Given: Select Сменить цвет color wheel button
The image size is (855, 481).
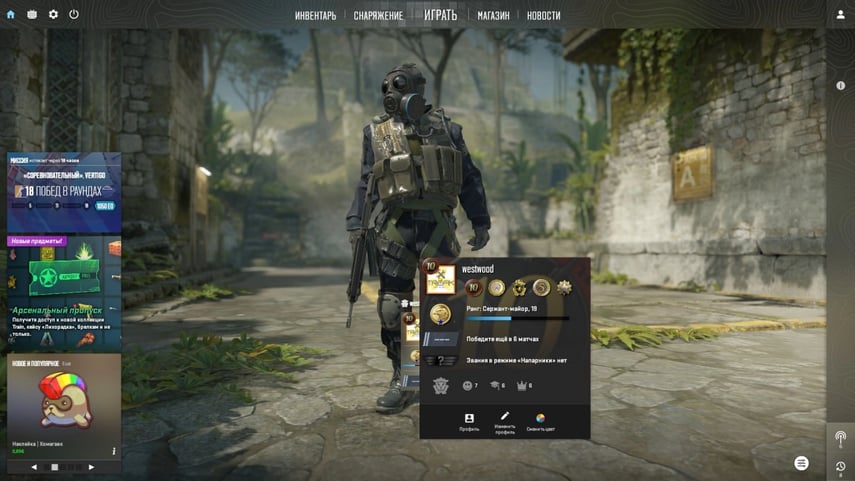Looking at the screenshot, I should pyautogui.click(x=540, y=422).
